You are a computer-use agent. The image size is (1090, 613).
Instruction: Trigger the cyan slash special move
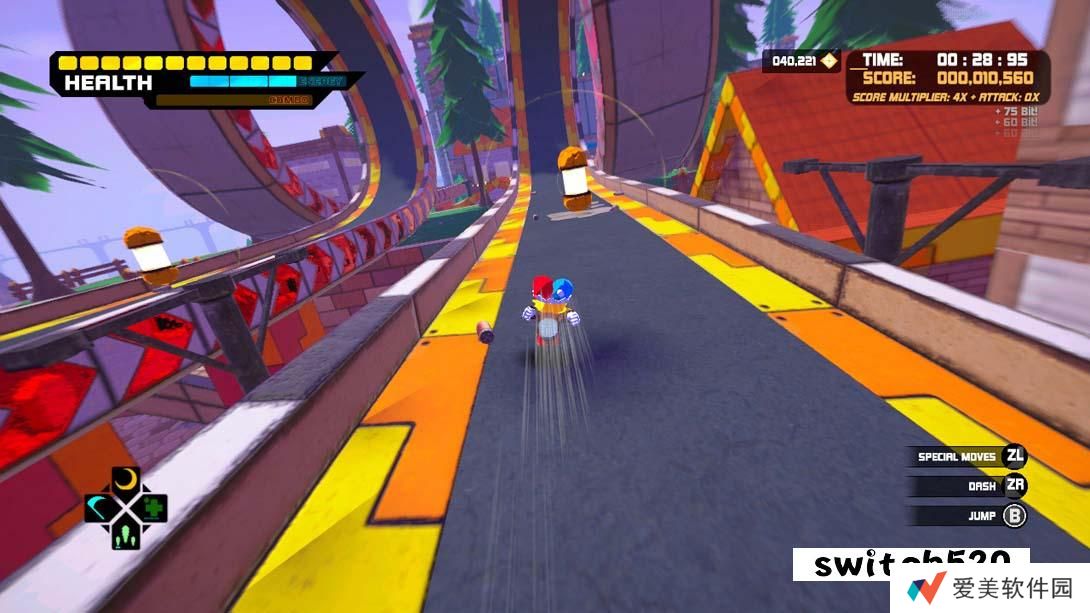tap(98, 507)
